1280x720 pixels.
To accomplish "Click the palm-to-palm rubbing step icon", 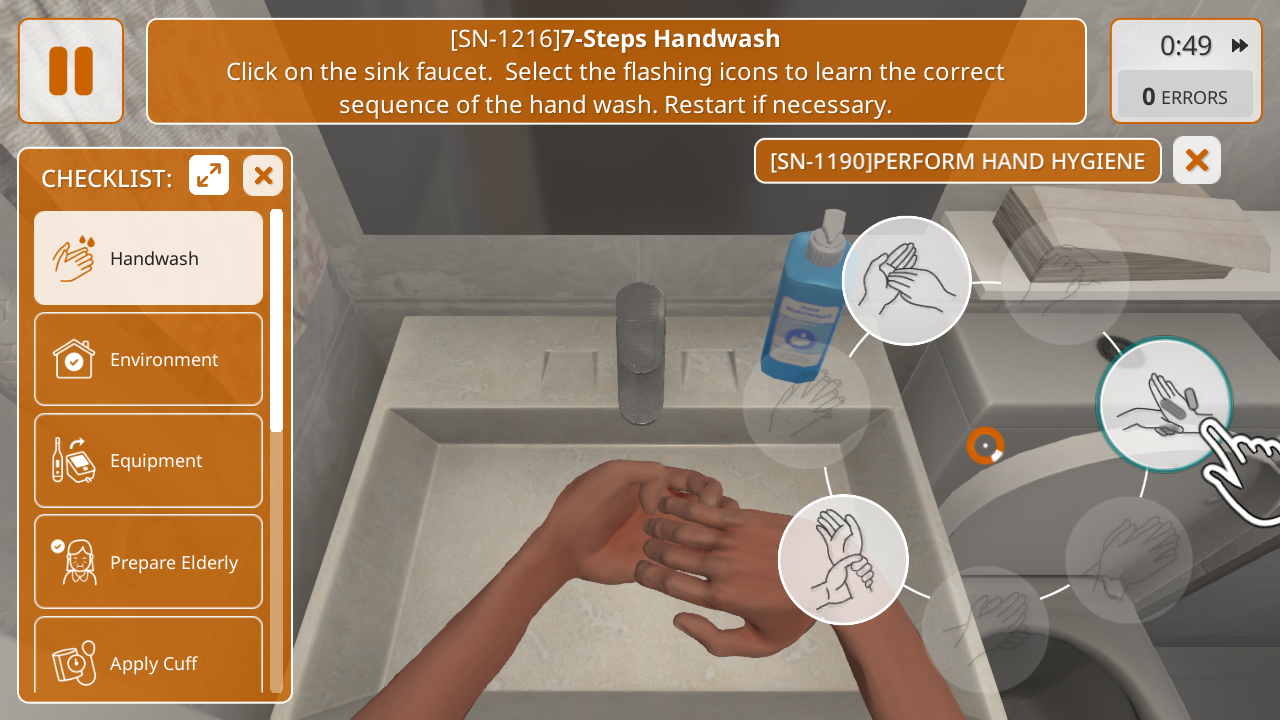I will [x=906, y=281].
